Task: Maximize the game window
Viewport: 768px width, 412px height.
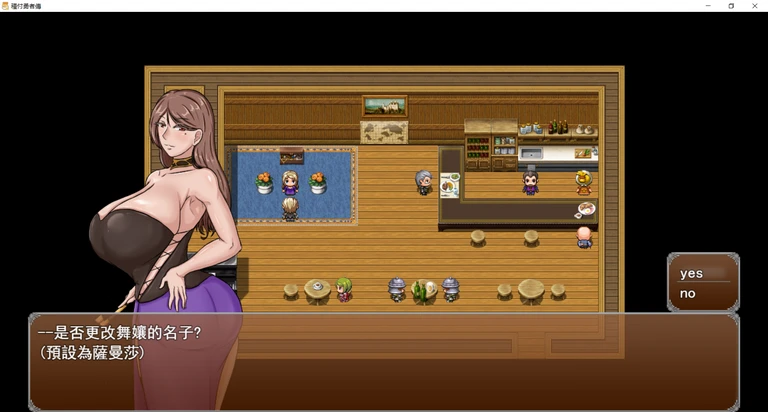Action: tap(731, 6)
